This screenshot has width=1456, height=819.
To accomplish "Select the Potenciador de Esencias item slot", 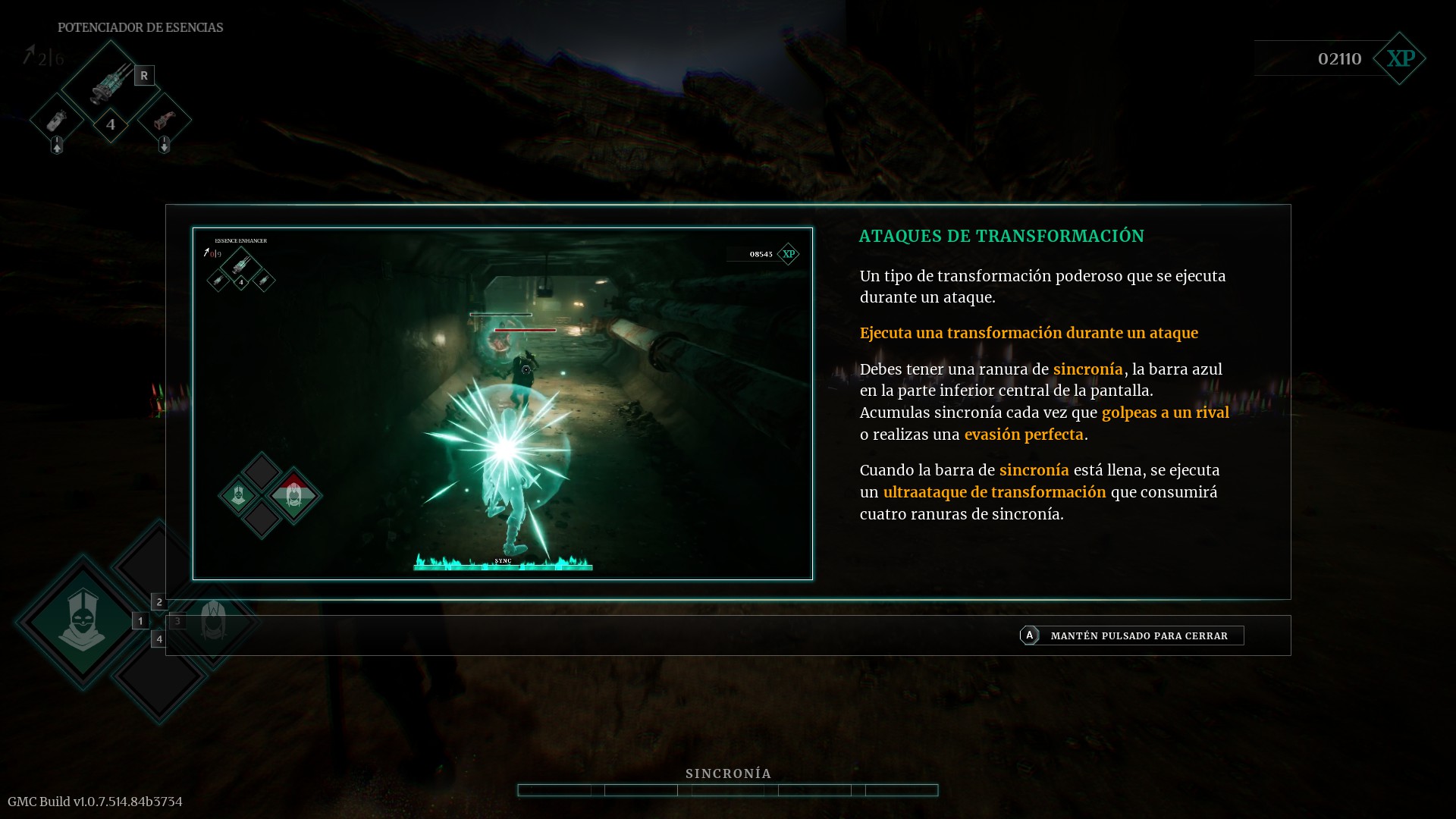I will pos(111,82).
